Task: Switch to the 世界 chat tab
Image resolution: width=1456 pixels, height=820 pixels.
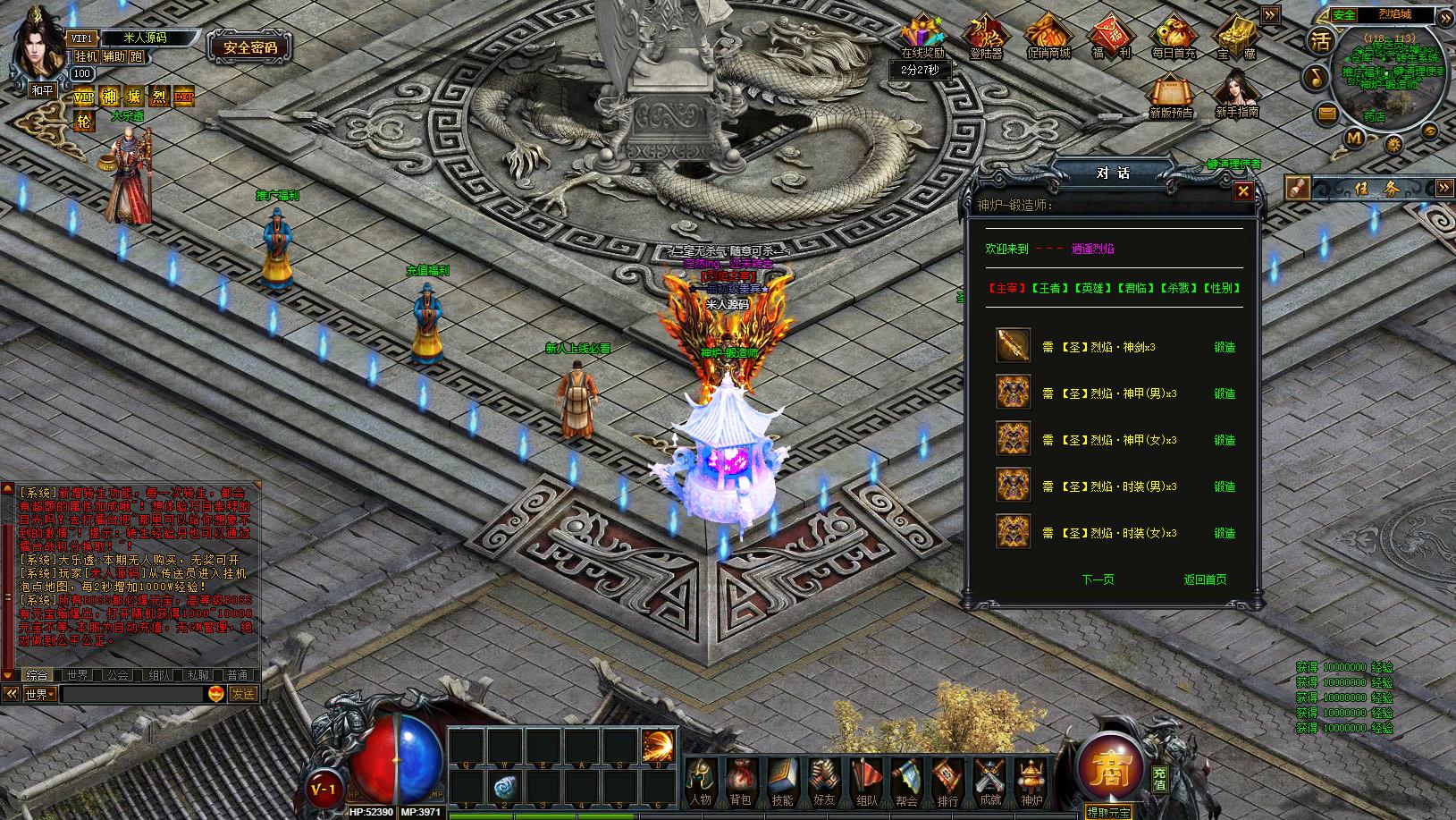Action: [77, 675]
